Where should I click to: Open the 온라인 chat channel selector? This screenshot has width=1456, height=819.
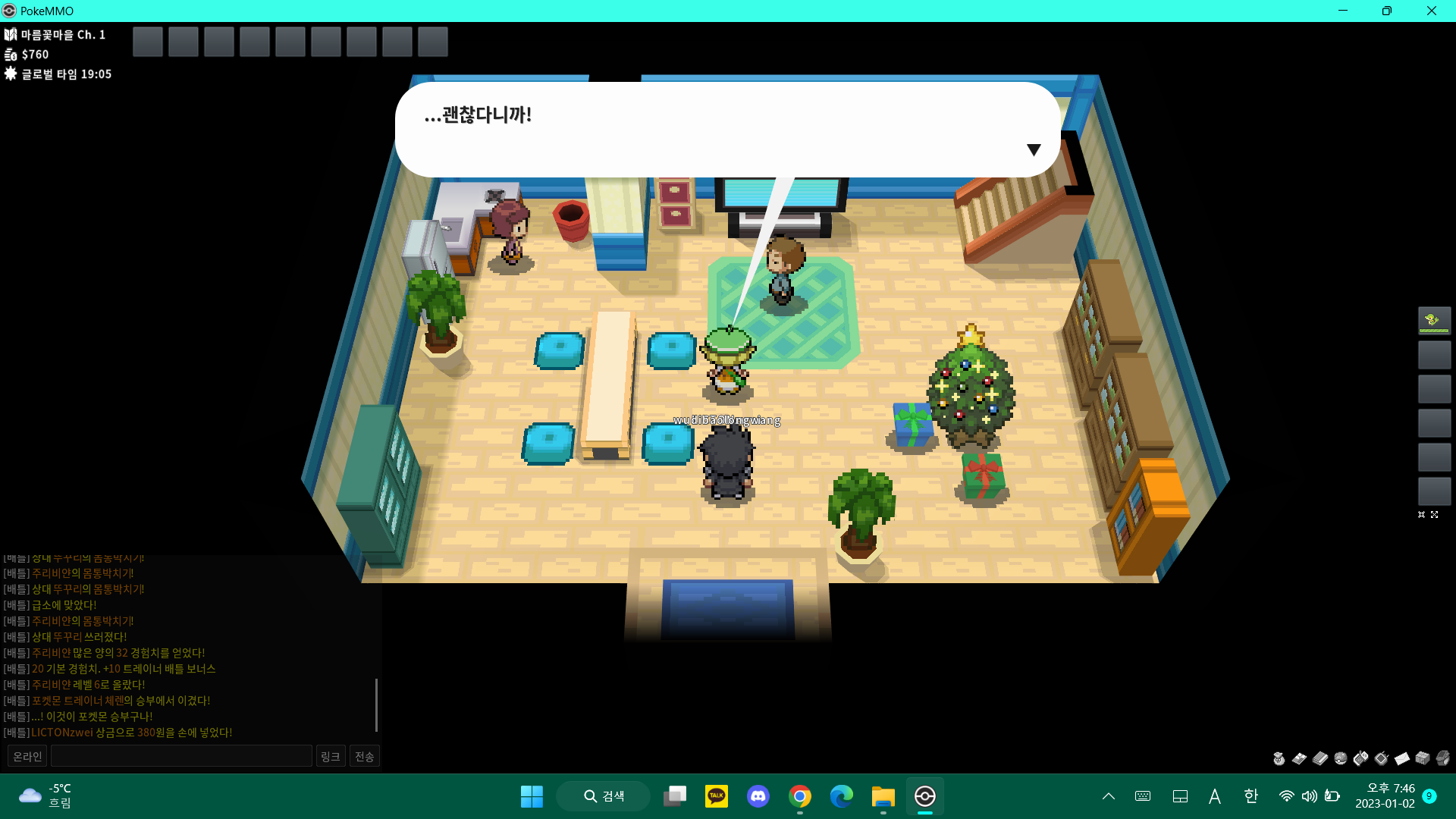27,756
